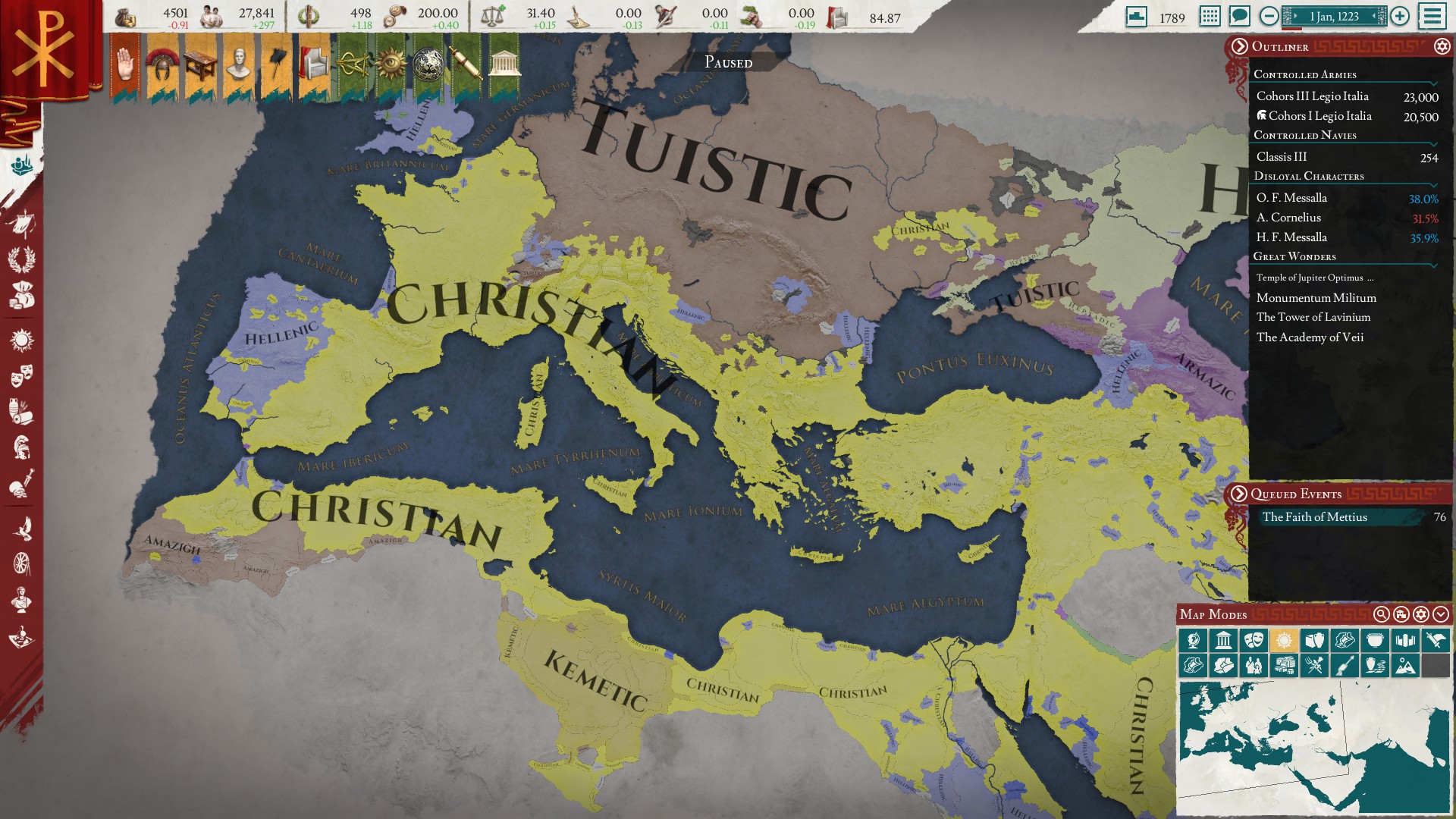Open the political map mode globe icon

(1193, 641)
